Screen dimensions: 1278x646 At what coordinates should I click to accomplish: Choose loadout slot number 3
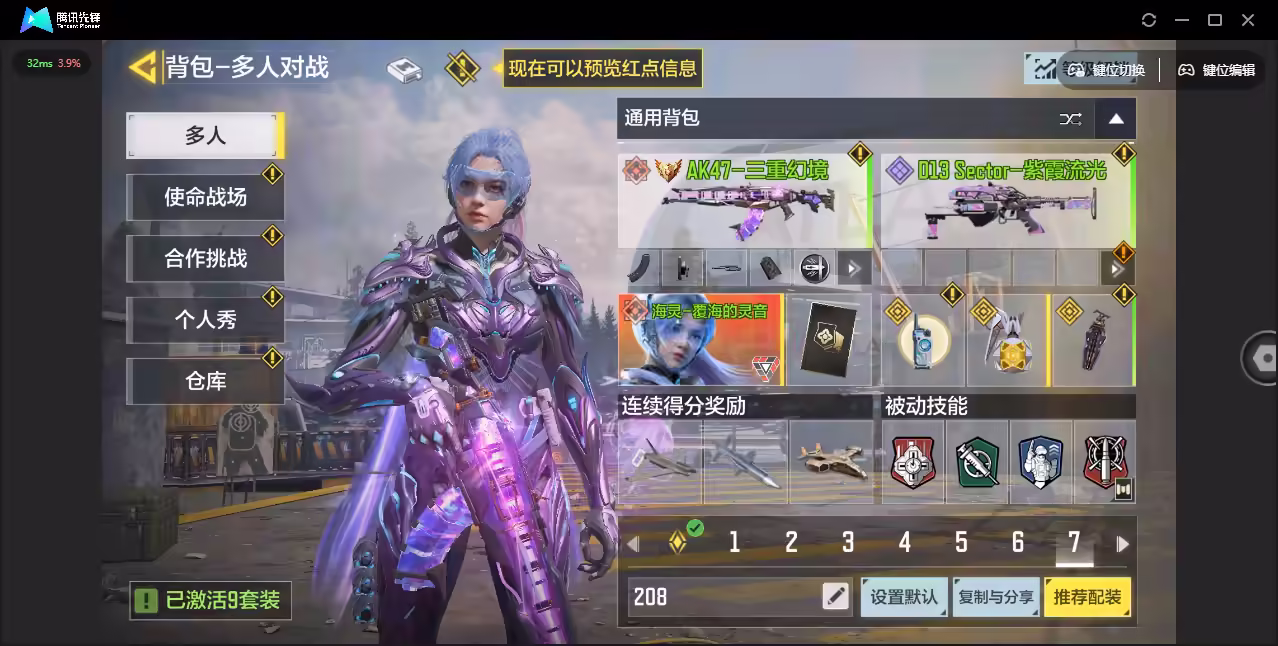(x=848, y=543)
